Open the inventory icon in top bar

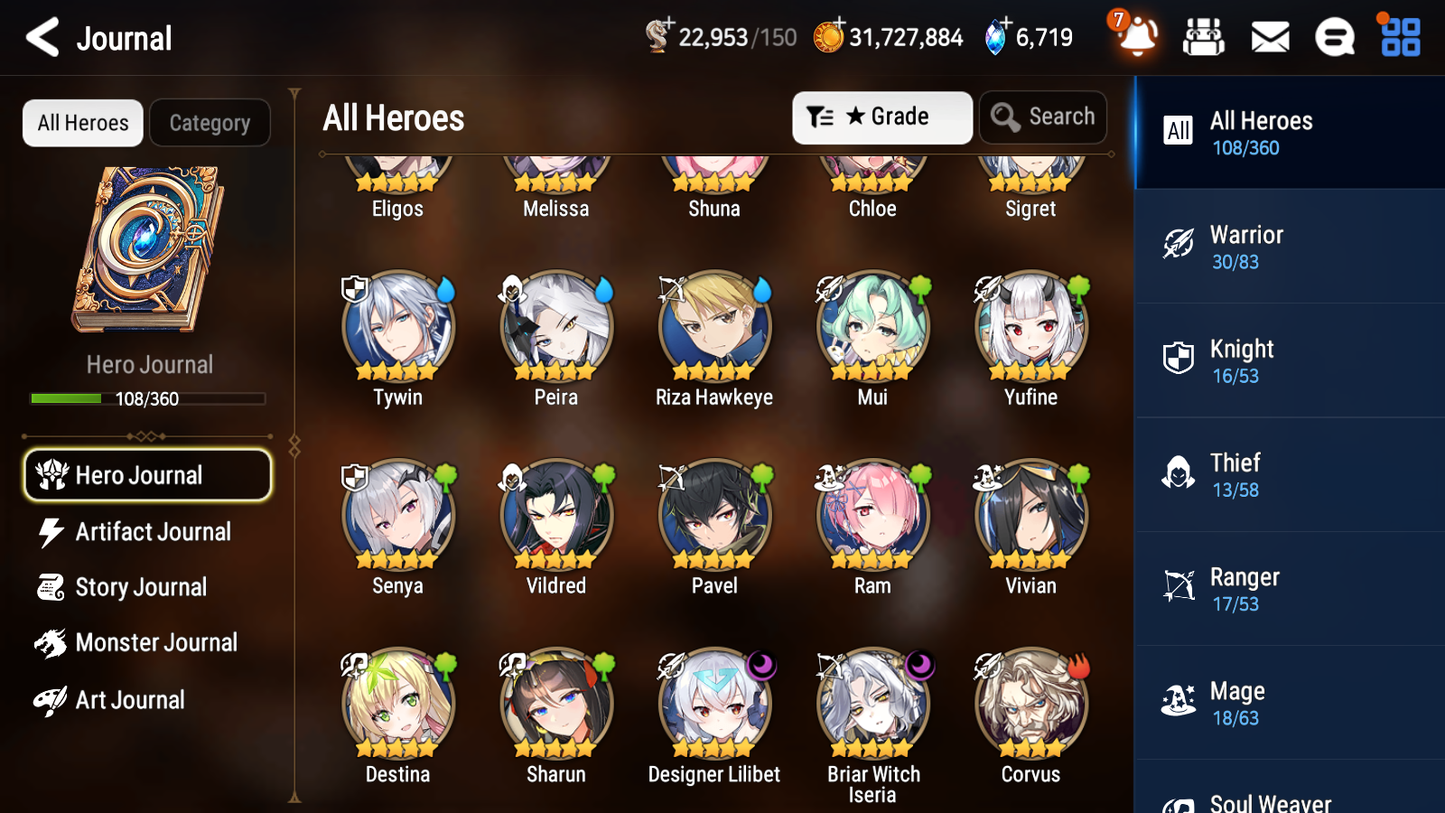click(x=1203, y=36)
